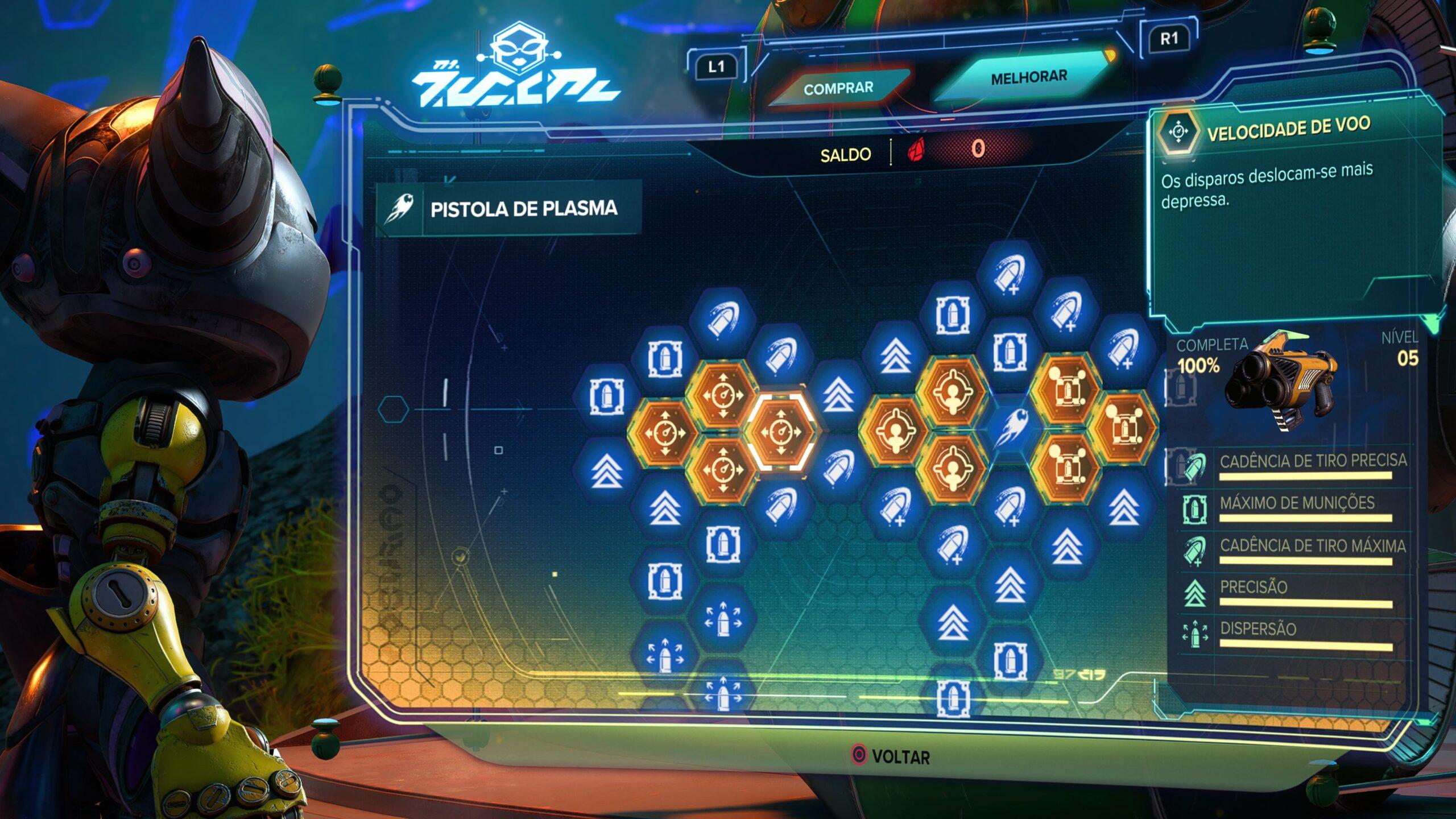This screenshot has height=819, width=1456.
Task: Open the Melhorar upgrade tab
Action: click(1028, 77)
